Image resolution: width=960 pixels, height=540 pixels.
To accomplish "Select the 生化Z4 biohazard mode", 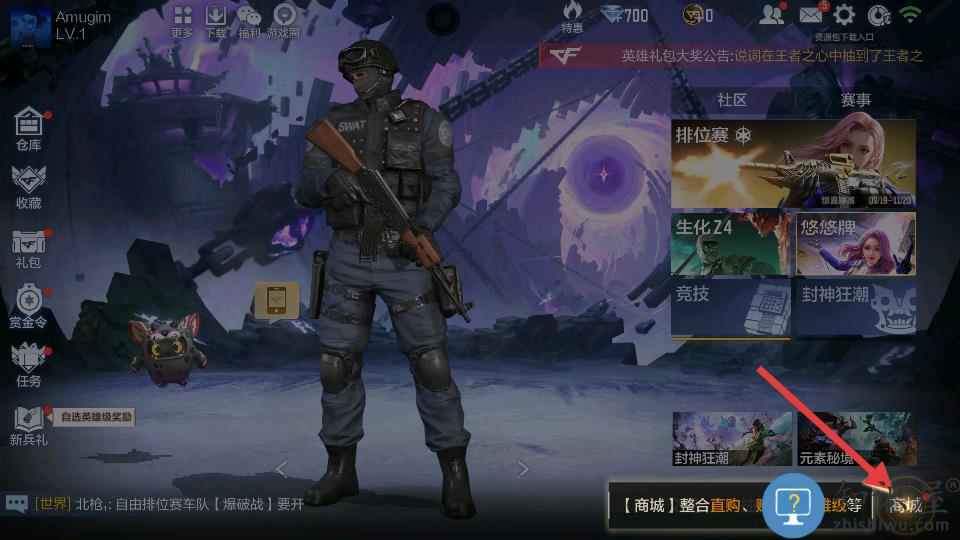I will pyautogui.click(x=731, y=243).
